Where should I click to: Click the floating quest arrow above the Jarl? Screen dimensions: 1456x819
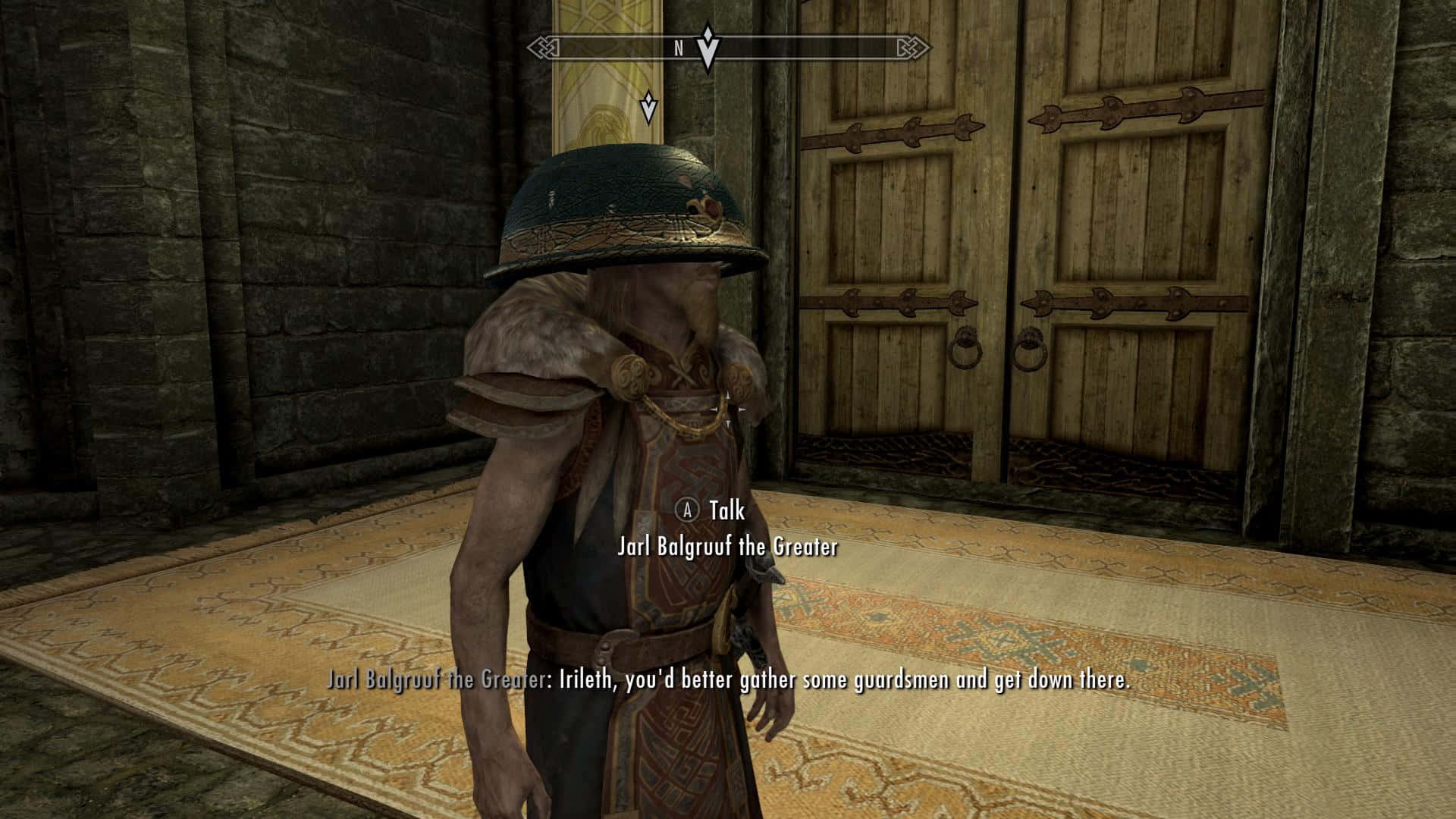pyautogui.click(x=648, y=107)
